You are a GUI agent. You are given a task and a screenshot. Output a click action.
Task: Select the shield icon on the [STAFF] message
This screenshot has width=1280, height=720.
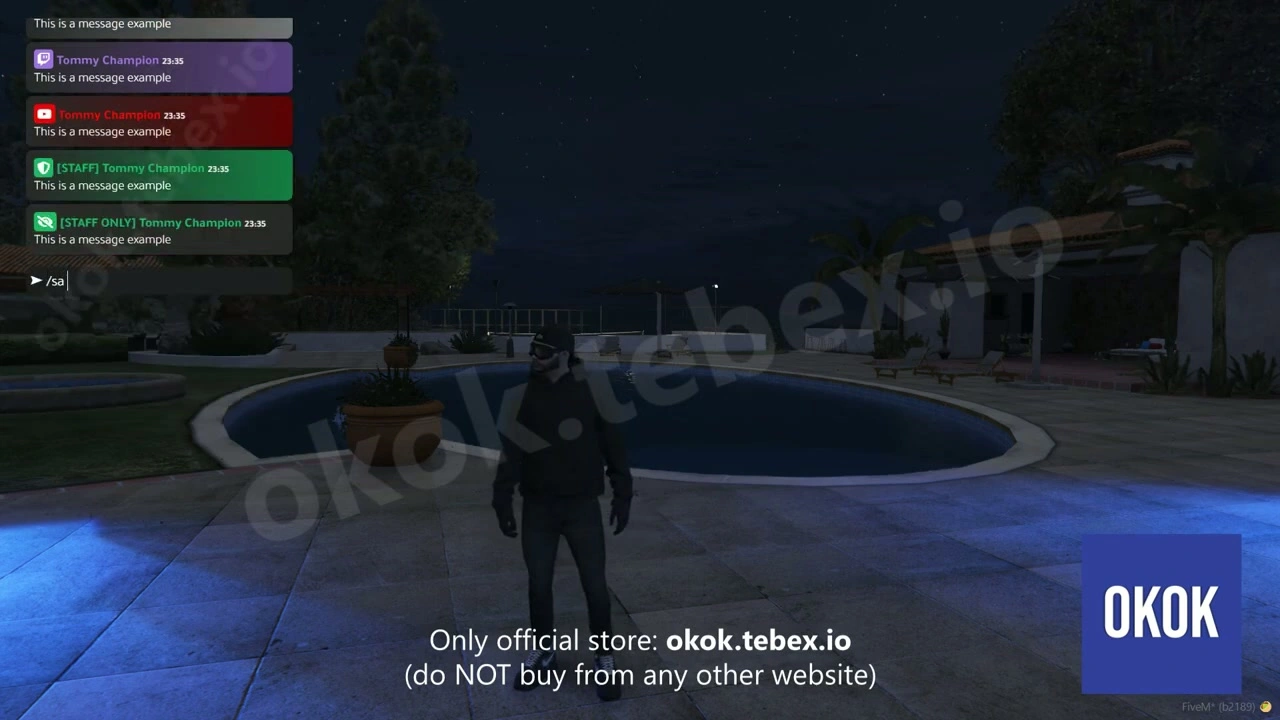tap(43, 167)
